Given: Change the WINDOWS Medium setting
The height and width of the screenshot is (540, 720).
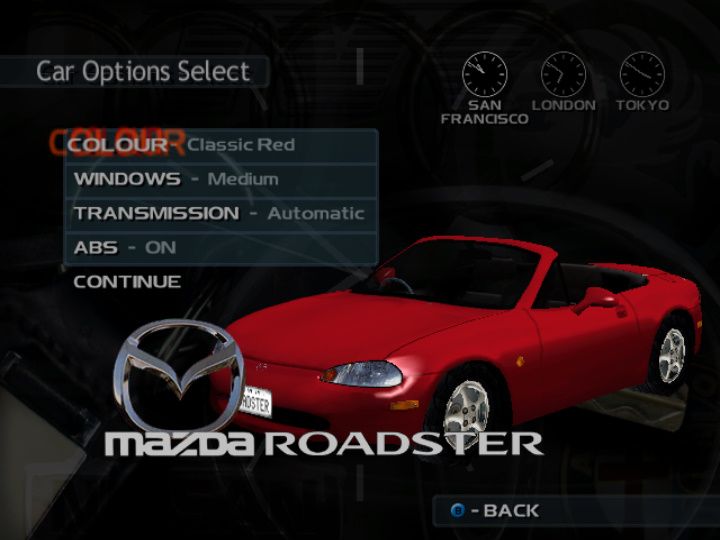Looking at the screenshot, I should point(220,180).
